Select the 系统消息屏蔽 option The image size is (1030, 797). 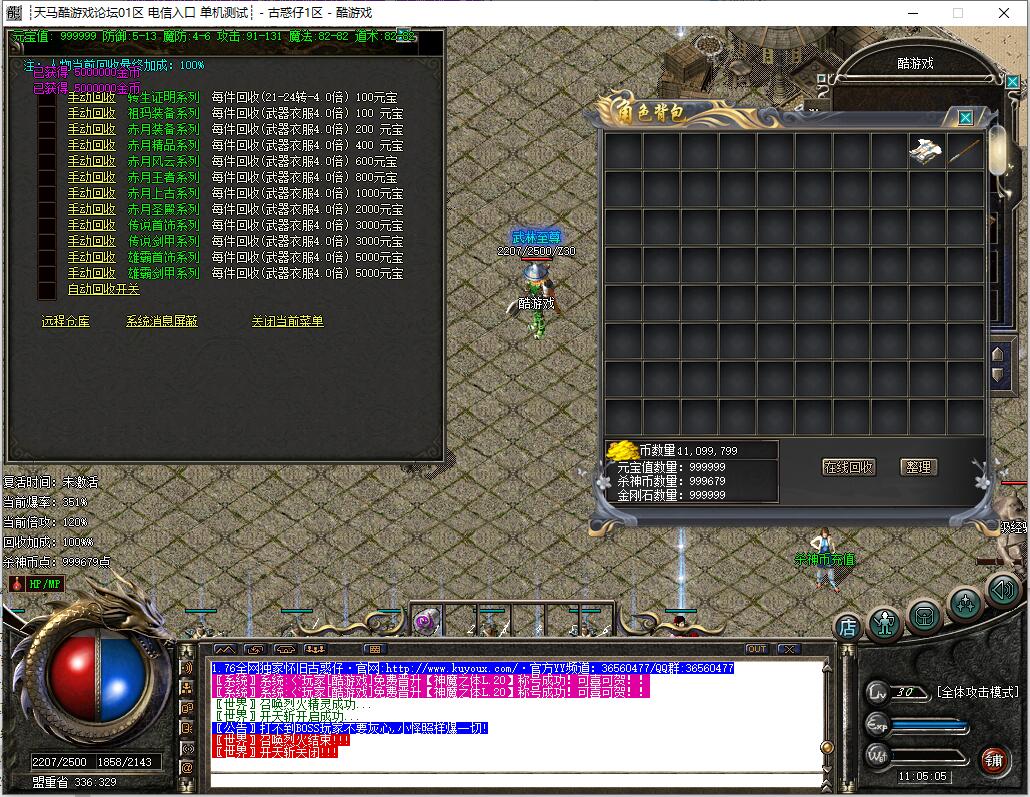click(x=161, y=321)
